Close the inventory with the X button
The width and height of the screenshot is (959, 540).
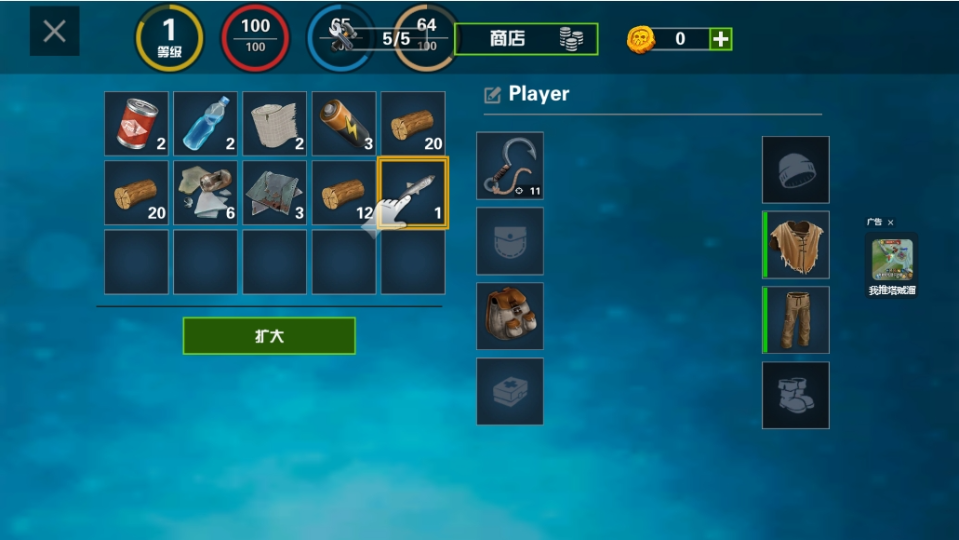pyautogui.click(x=54, y=31)
